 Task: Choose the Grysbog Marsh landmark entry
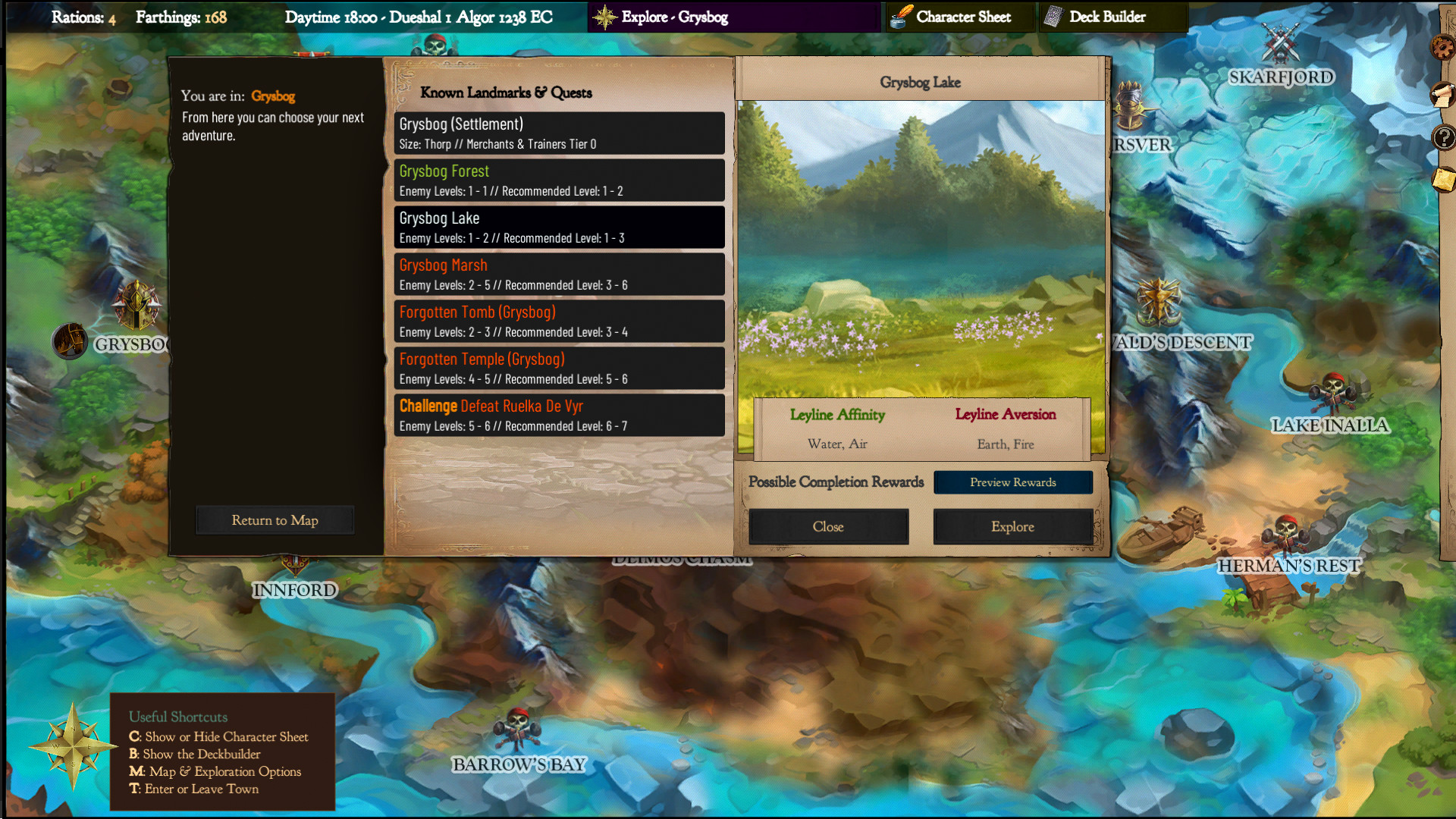(559, 274)
